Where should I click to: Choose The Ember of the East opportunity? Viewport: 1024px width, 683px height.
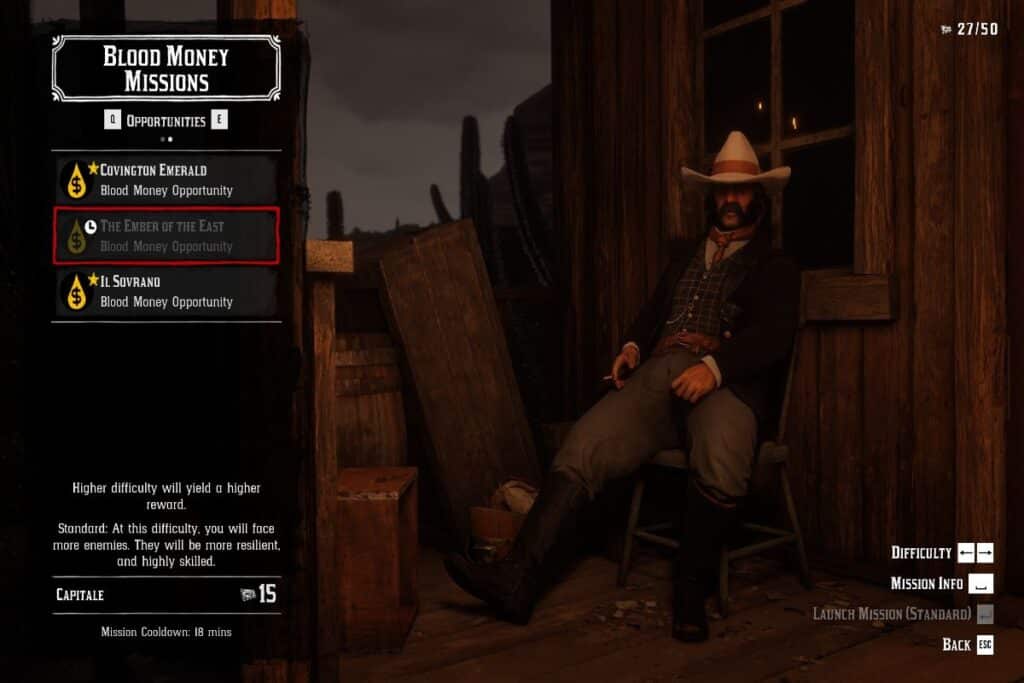coord(166,236)
